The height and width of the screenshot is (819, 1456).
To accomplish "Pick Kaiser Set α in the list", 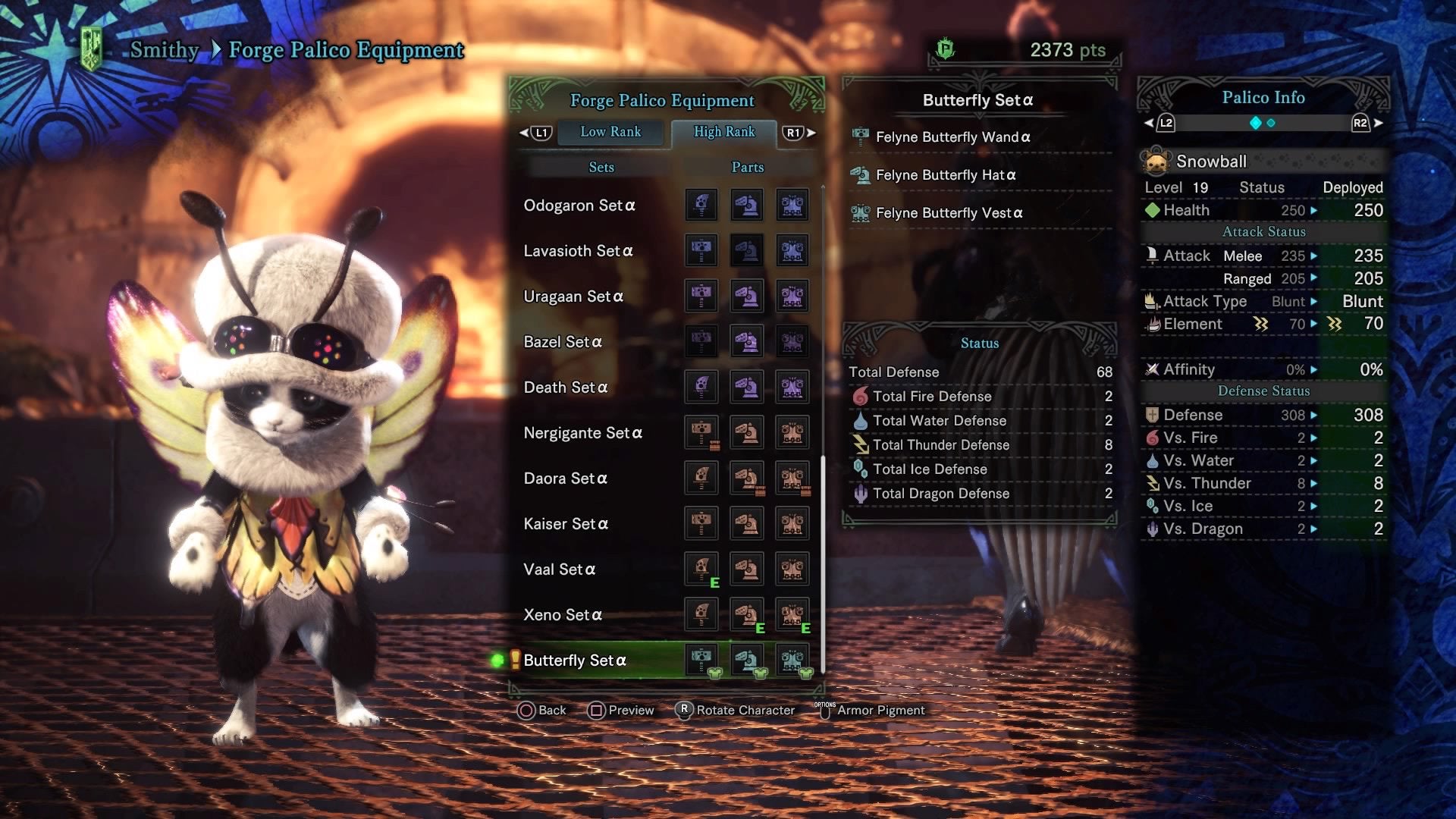I will pos(566,524).
